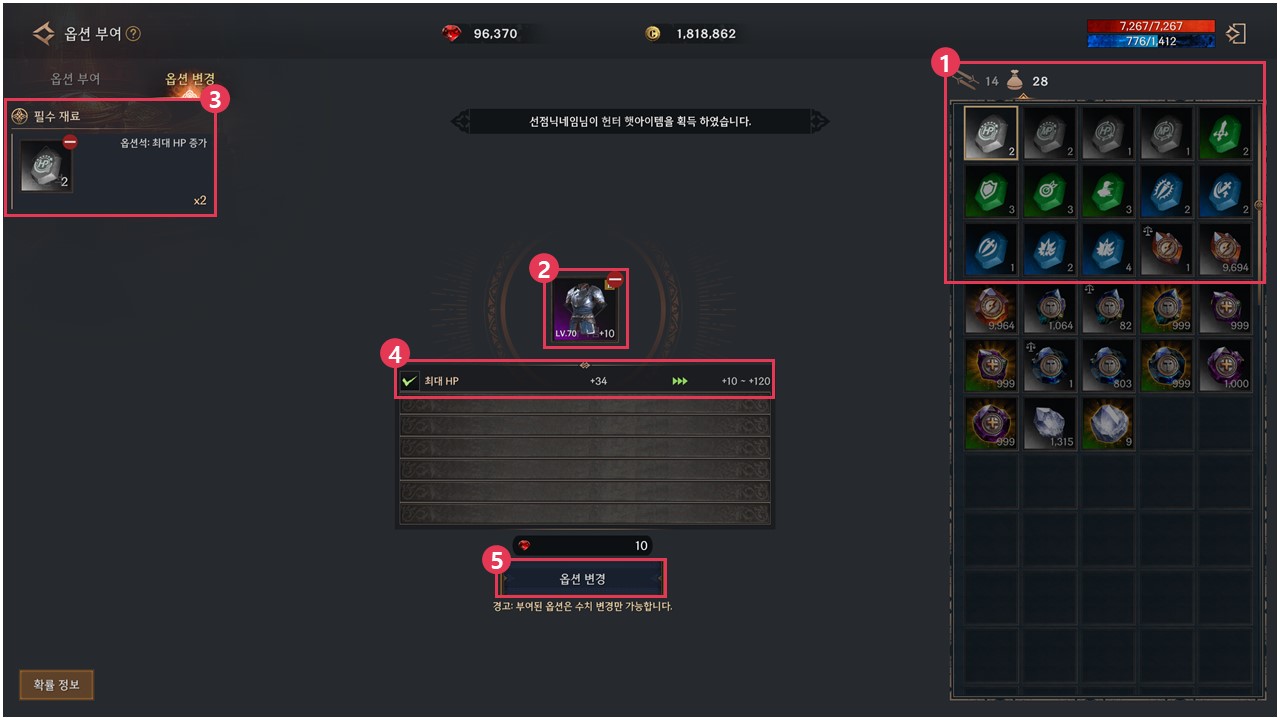Viewport: 1280px width, 720px height.
Task: Switch to the 옵션 부여 tab
Action: pyautogui.click(x=76, y=79)
